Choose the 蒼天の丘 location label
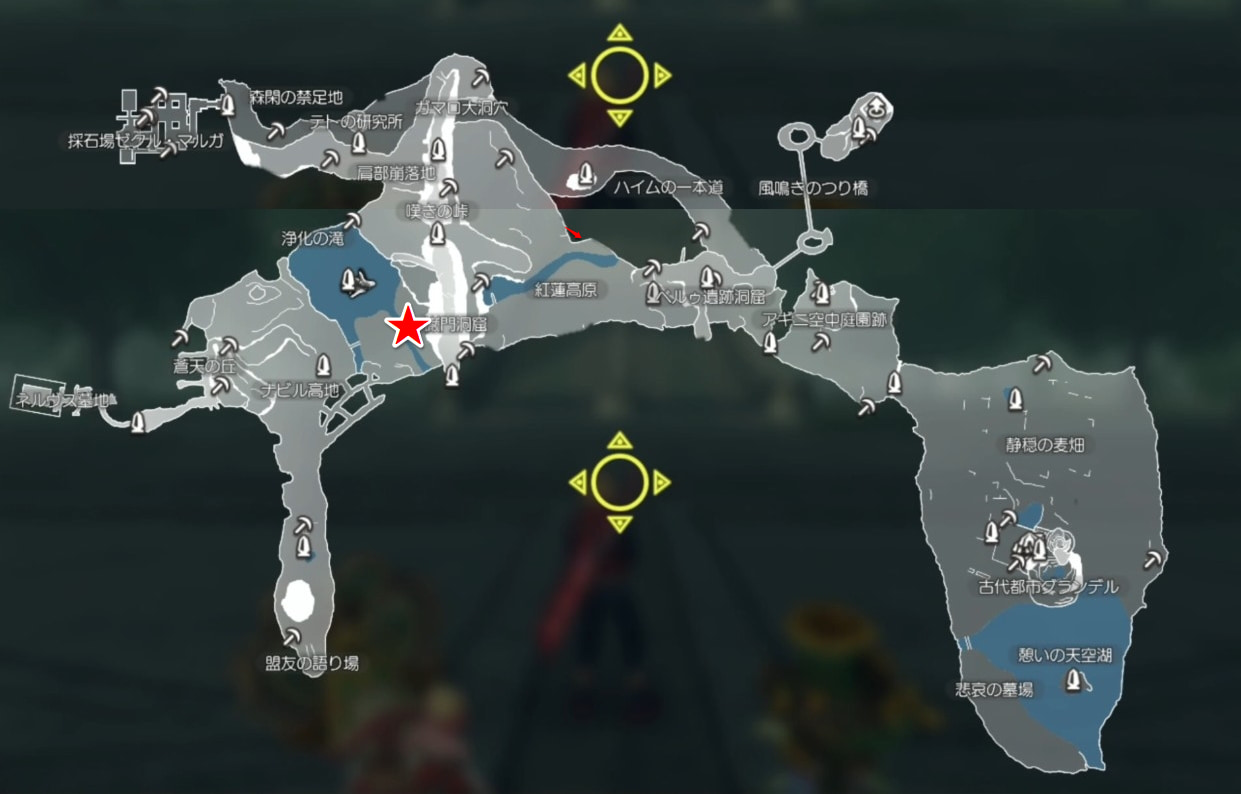This screenshot has height=794, width=1241. click(203, 367)
